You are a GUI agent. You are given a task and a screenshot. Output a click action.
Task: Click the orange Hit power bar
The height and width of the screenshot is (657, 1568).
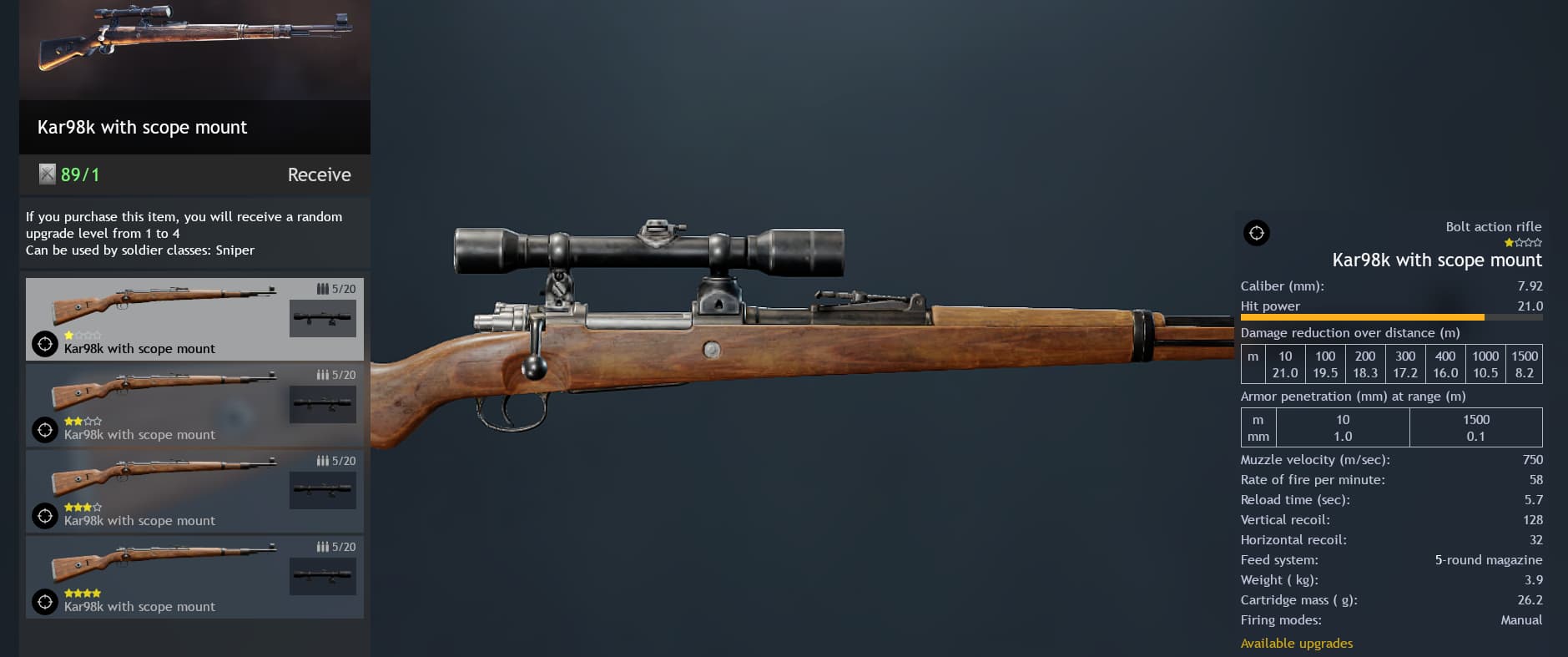tap(1360, 317)
